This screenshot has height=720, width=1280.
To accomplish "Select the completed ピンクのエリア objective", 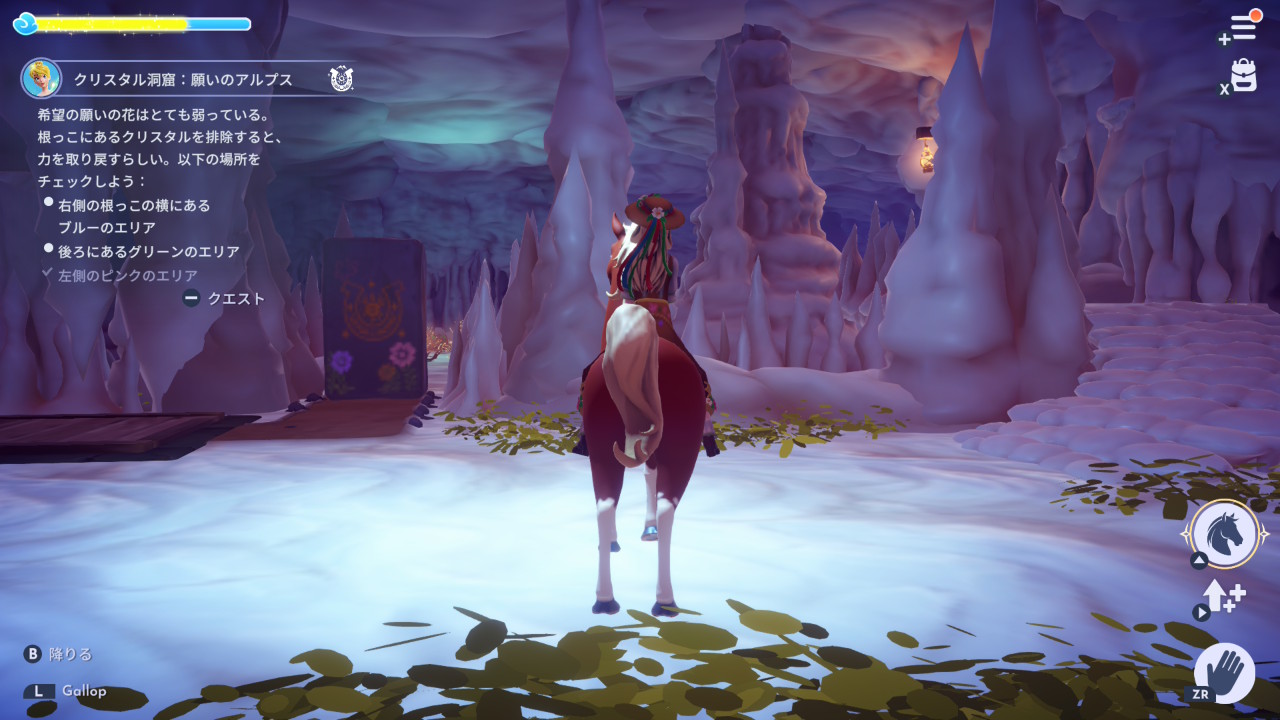I will (x=127, y=275).
